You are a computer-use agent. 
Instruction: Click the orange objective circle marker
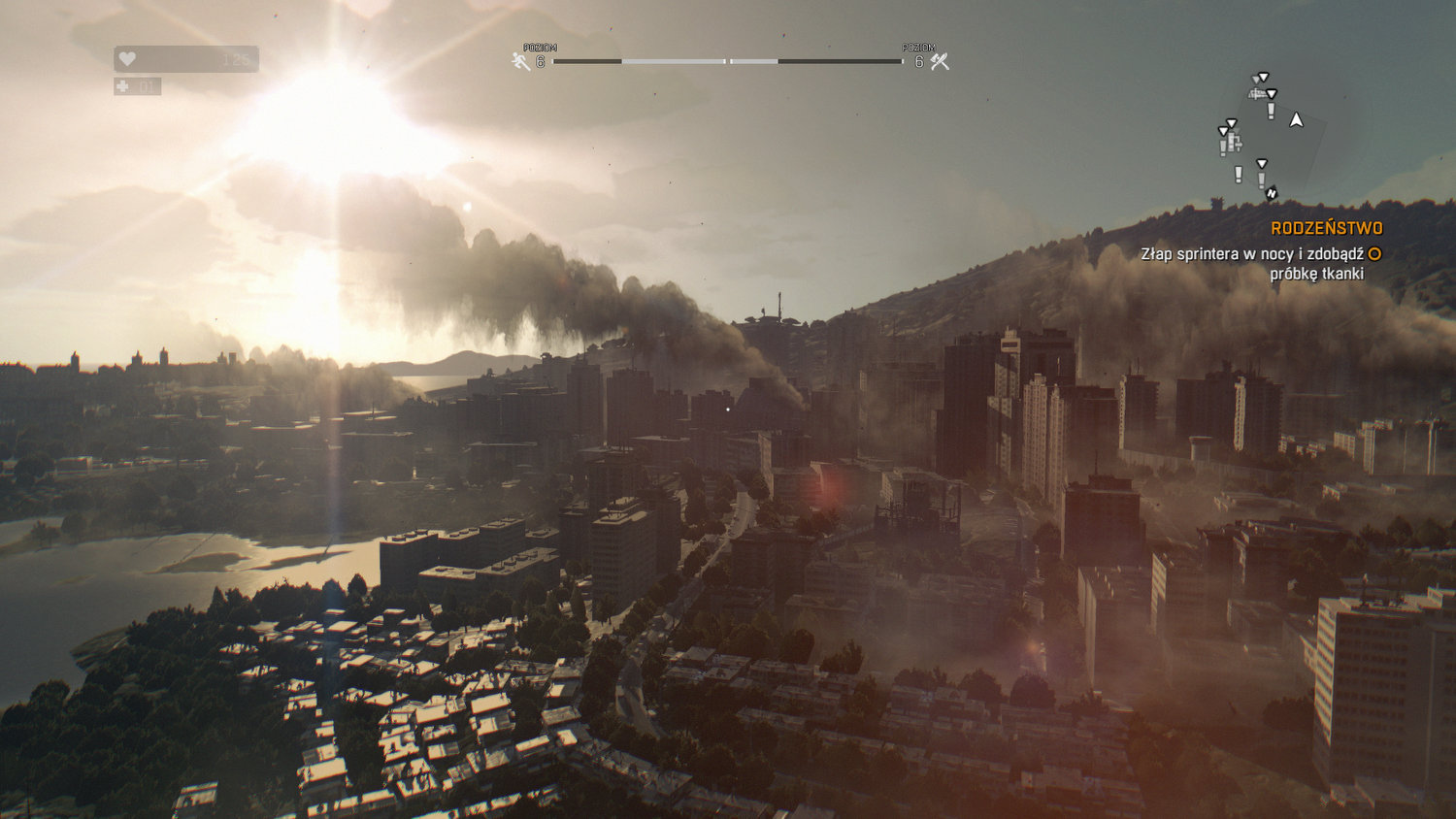1374,254
